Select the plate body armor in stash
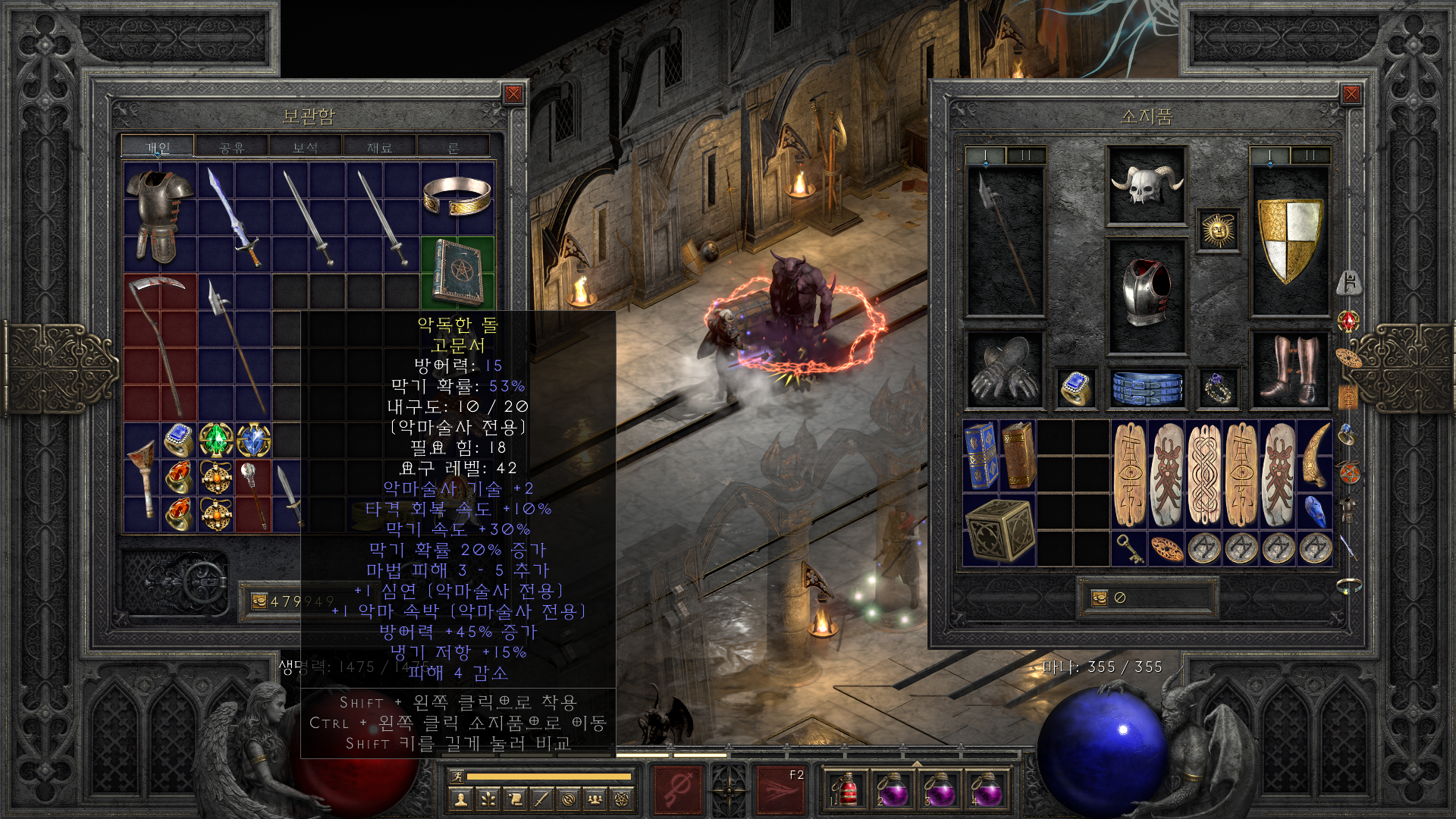The width and height of the screenshot is (1456, 819). [159, 216]
